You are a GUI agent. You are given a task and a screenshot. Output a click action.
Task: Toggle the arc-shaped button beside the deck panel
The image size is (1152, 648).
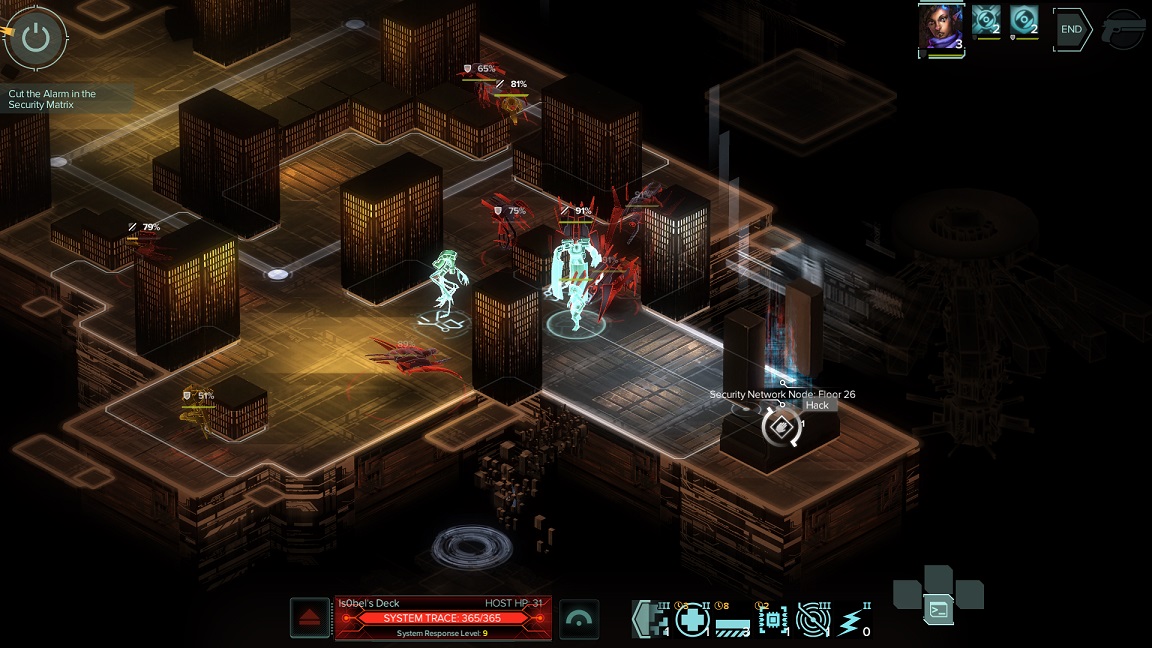[x=579, y=619]
